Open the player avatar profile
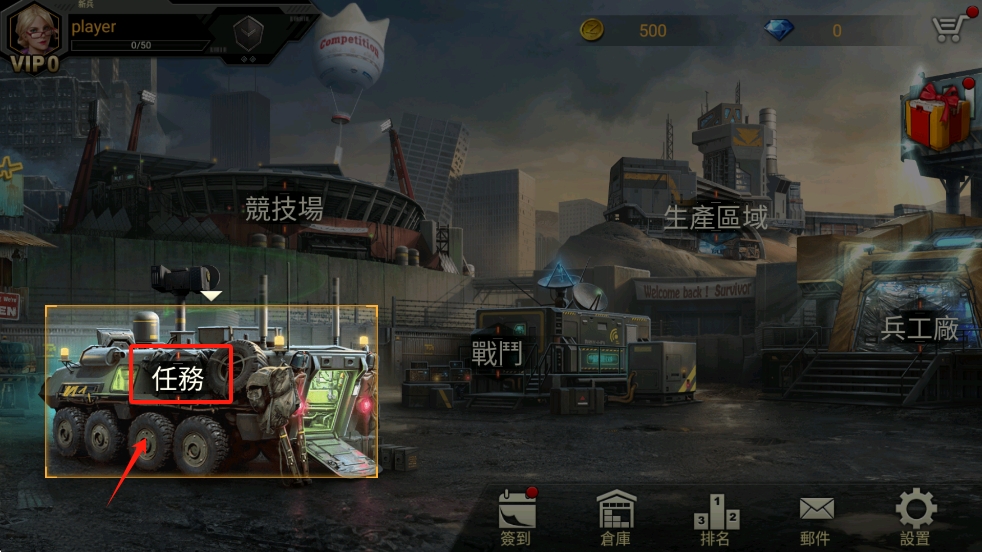The height and width of the screenshot is (552, 982). [x=33, y=32]
